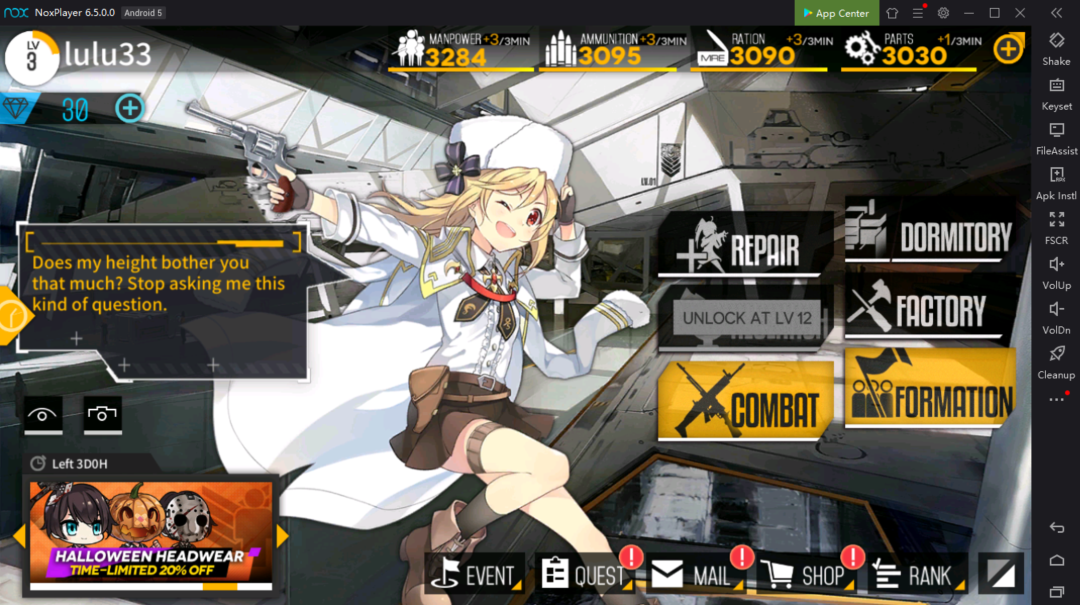Toggle interface visibility with the eye icon
This screenshot has height=605, width=1080.
tap(44, 414)
